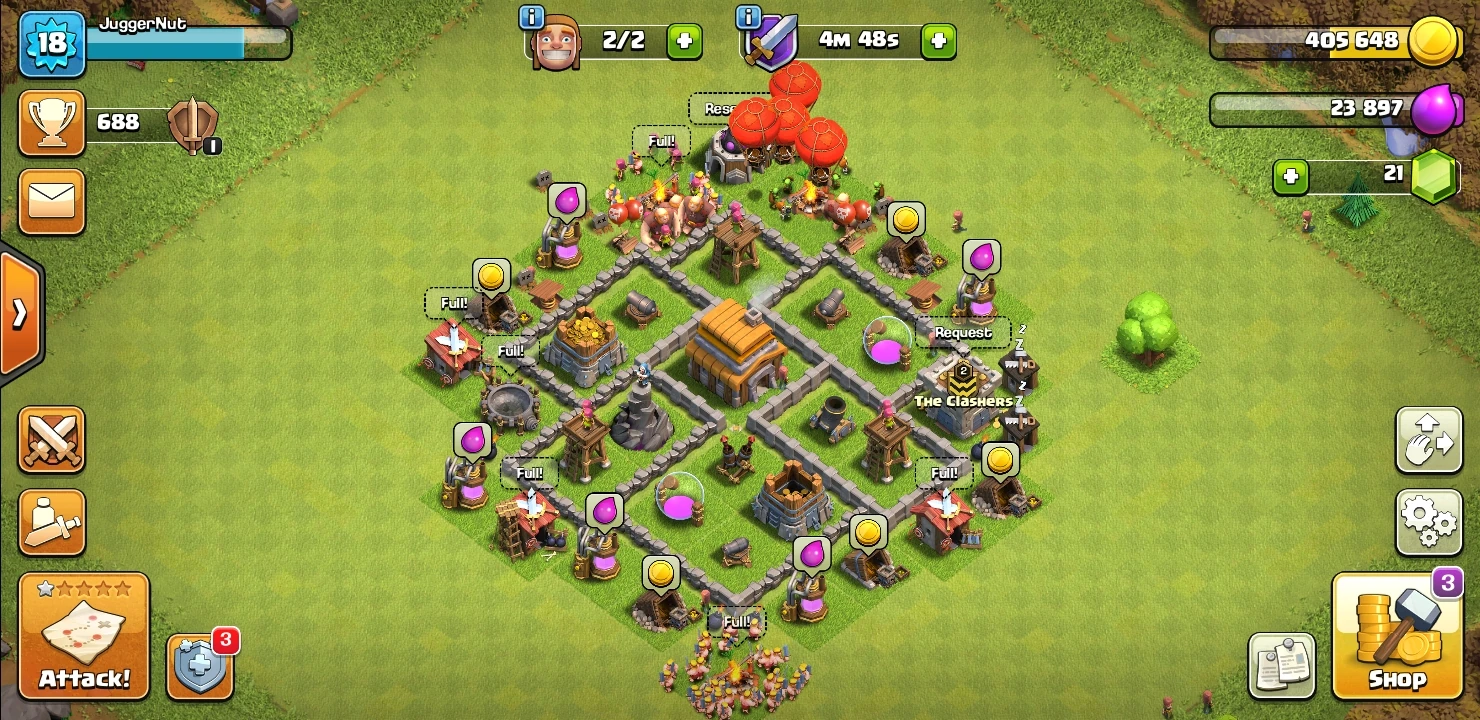Open the player profile via level badge

51,44
